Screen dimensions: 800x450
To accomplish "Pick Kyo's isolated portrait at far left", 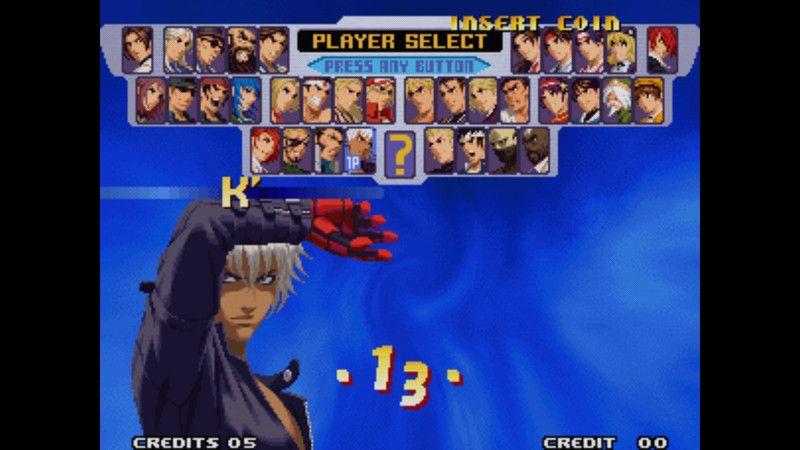I will point(138,47).
